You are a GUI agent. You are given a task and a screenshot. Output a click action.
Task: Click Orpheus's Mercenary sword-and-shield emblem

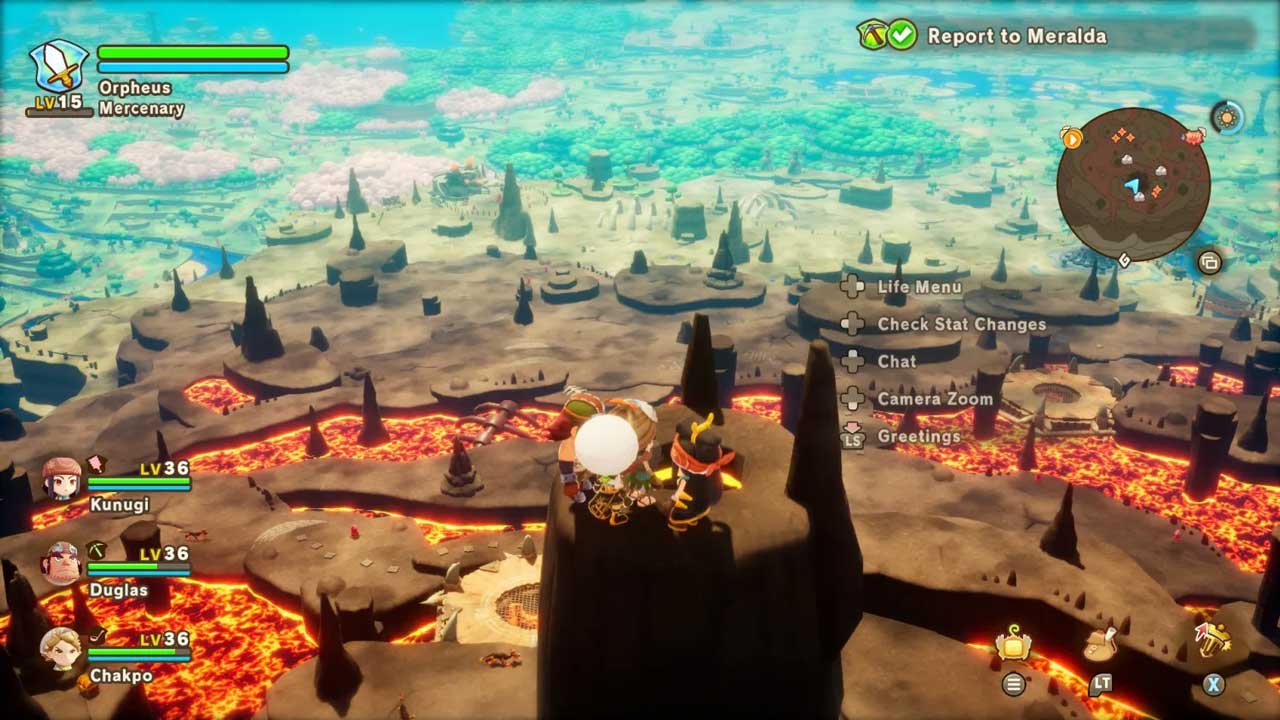click(x=58, y=67)
